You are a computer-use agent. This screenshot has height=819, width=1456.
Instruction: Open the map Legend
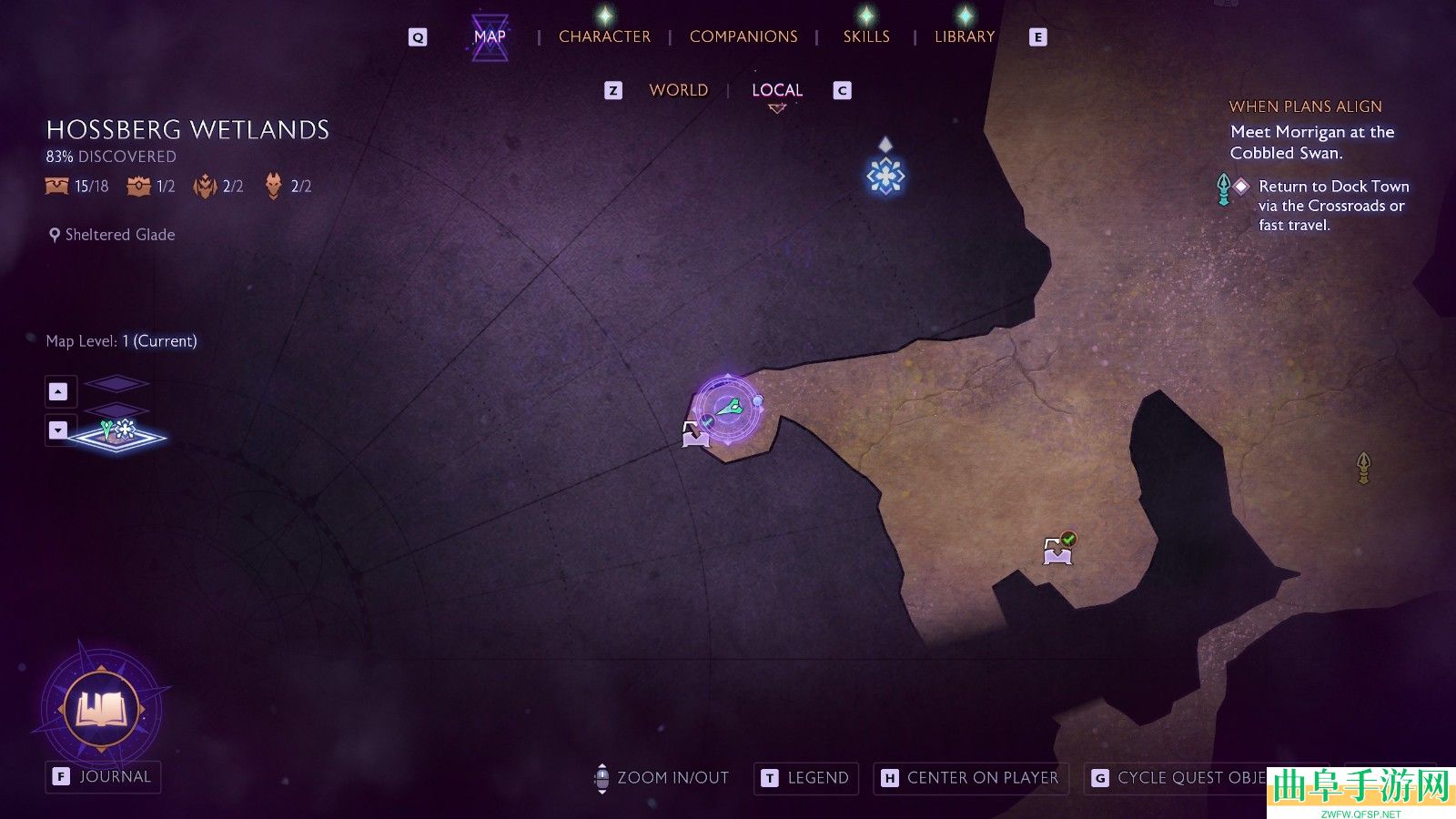(x=806, y=778)
